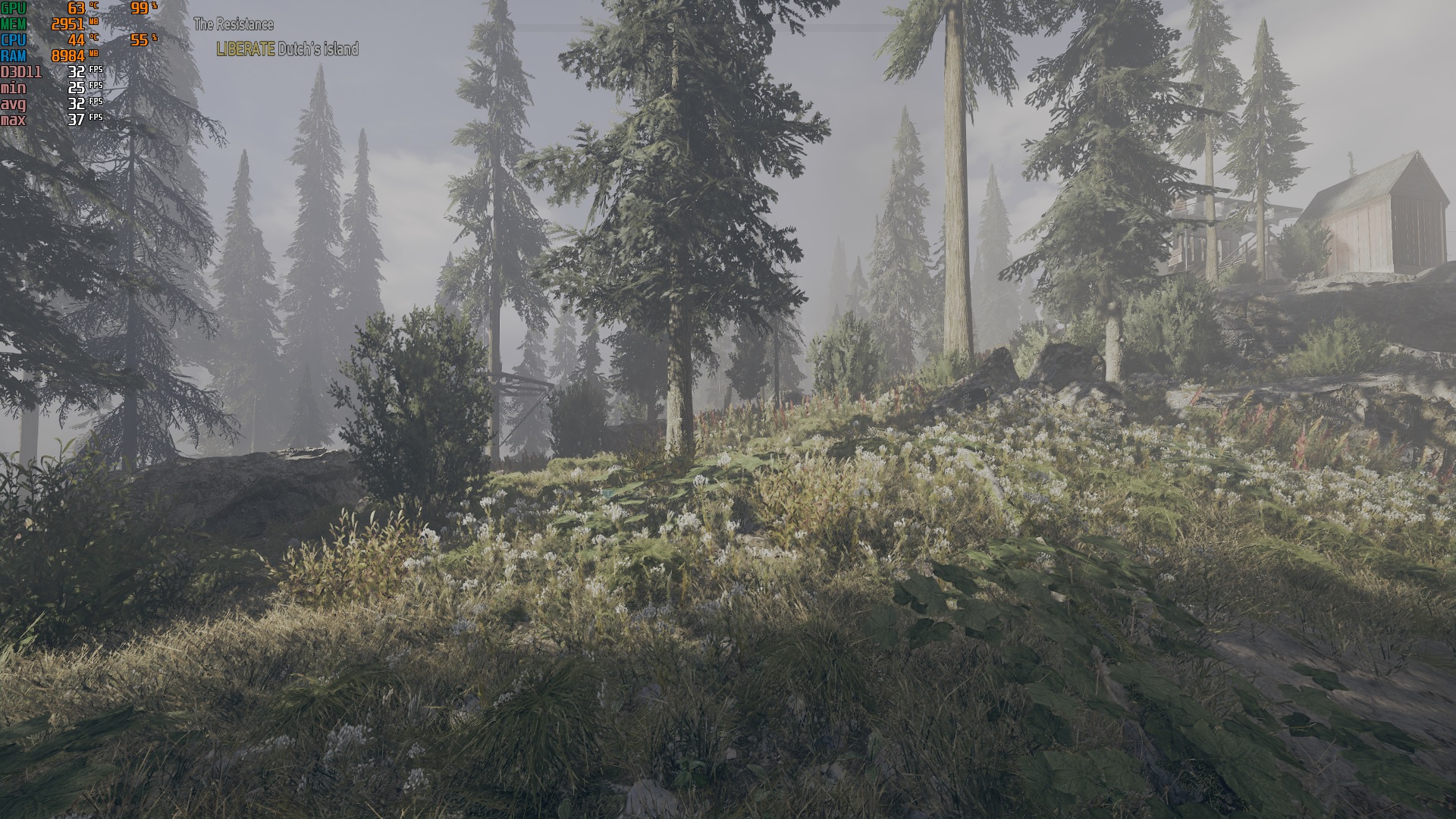Select the Liberate Dutch's island objective
This screenshot has height=819, width=1456.
287,49
